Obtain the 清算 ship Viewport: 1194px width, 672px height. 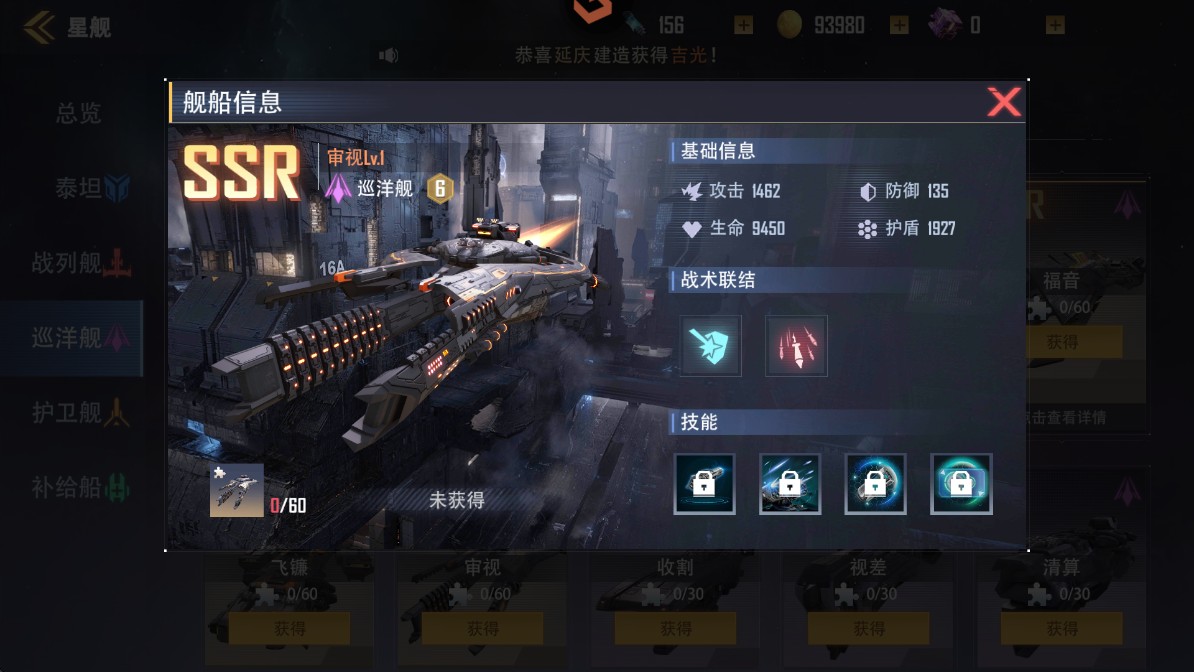[x=1062, y=629]
